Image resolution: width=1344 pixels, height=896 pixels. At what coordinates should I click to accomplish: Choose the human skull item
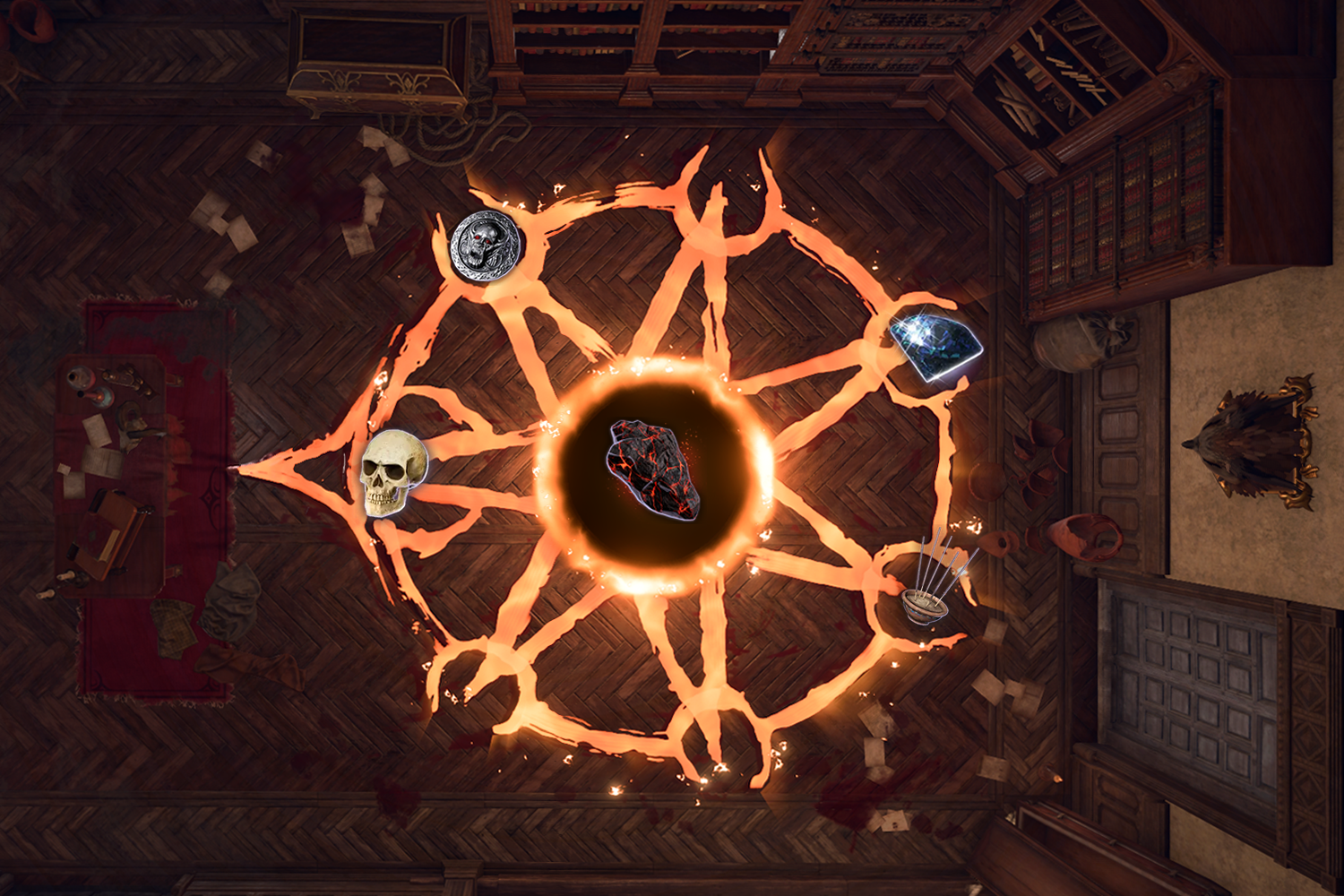coord(392,471)
